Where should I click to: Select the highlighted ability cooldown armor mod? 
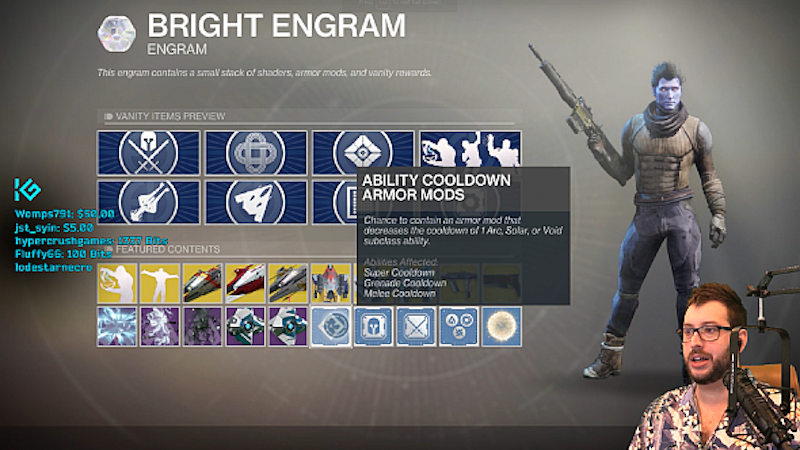coord(330,326)
